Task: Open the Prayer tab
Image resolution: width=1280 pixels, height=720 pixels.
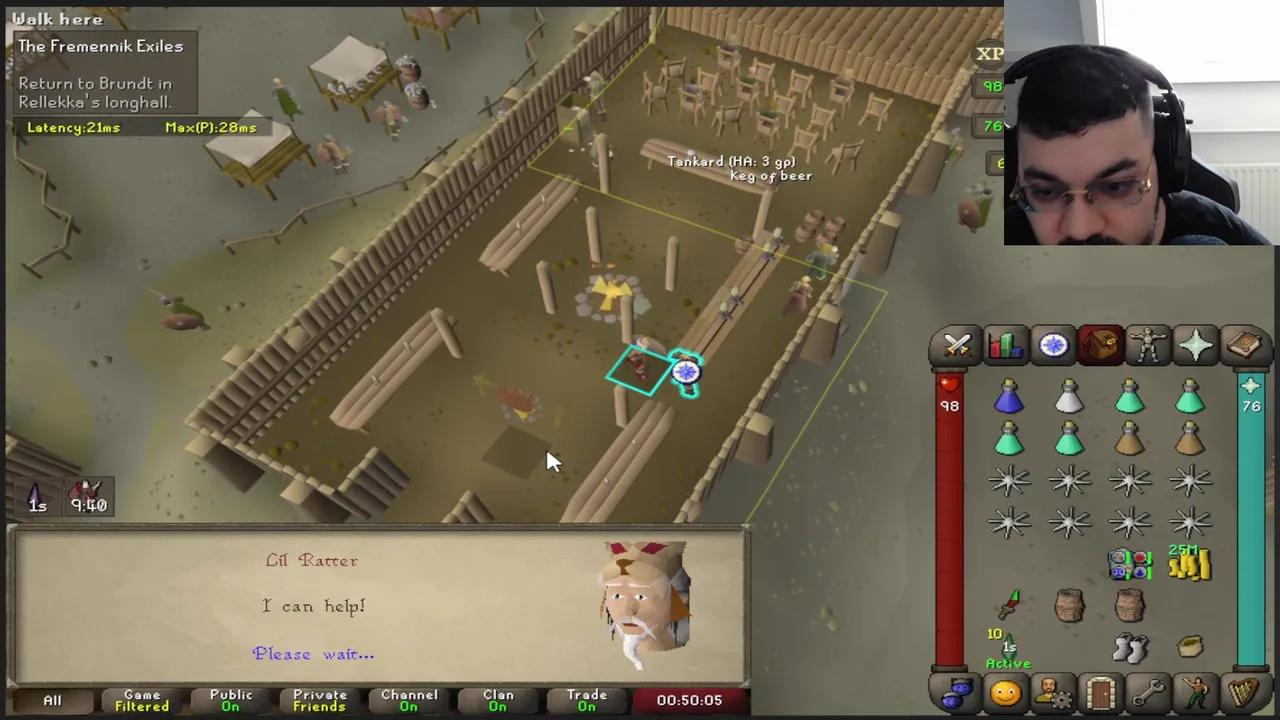Action: 1196,345
